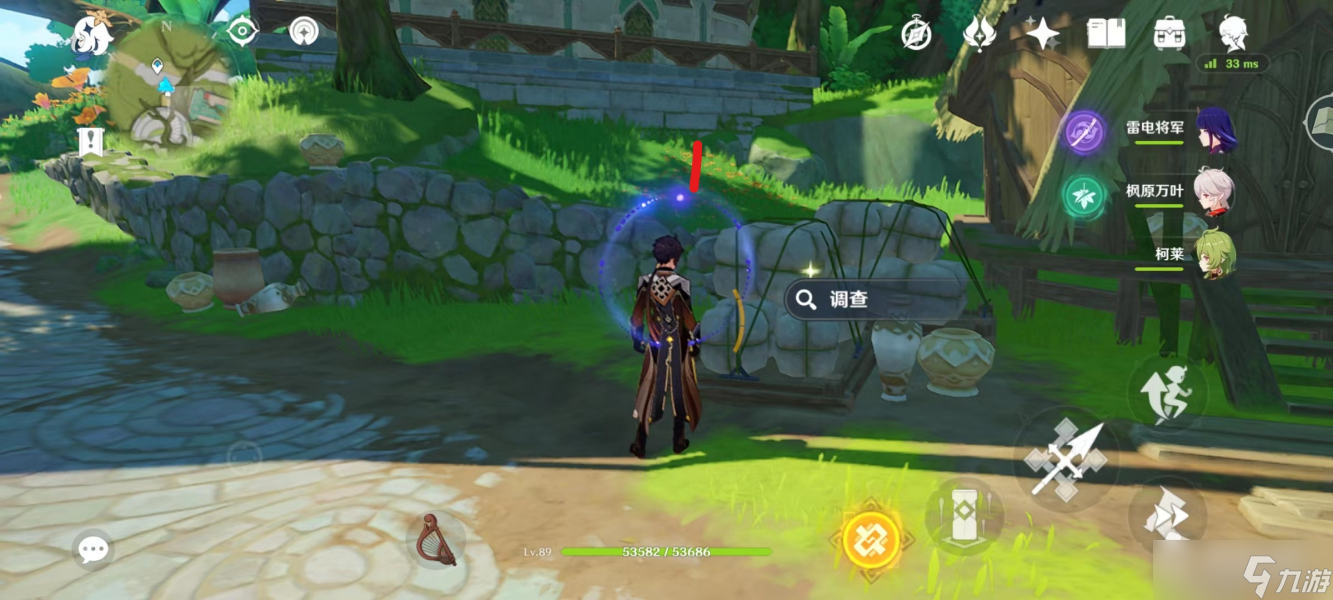This screenshot has height=600, width=1333.
Task: Open the battle pass icon
Action: point(979,34)
